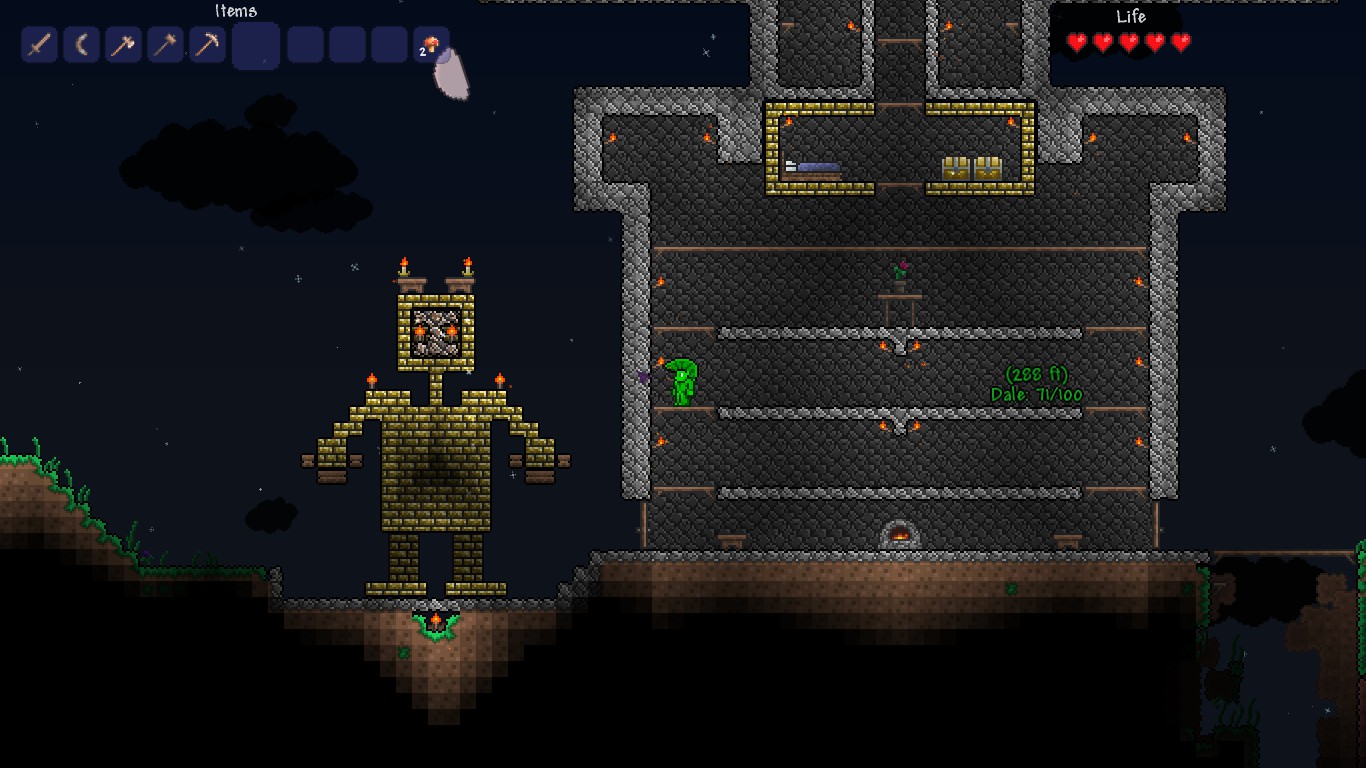Screen dimensions: 1366x768
Task: Click the green depth text reading 288 ft
Action: tap(1035, 375)
